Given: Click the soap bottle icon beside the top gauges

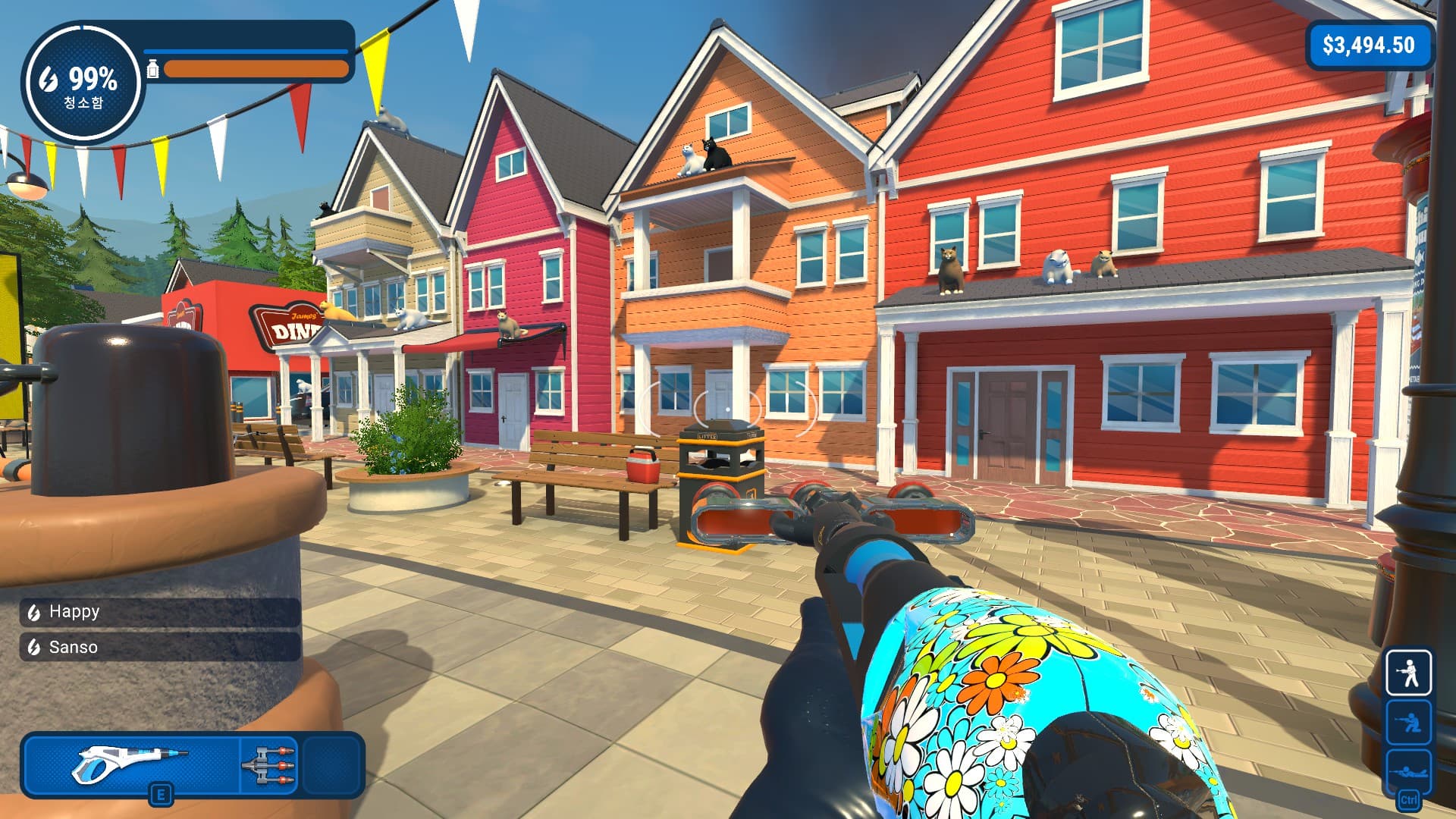Looking at the screenshot, I should pos(154,70).
